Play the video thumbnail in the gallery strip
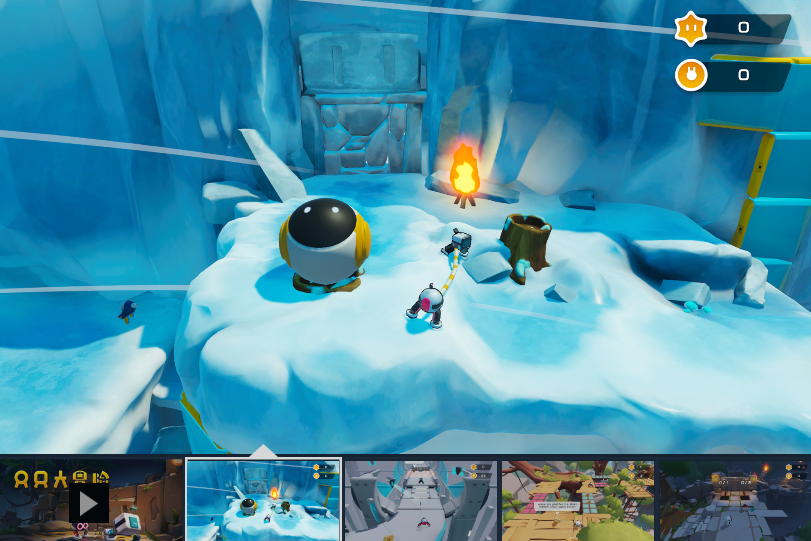811x541 pixels. click(89, 501)
